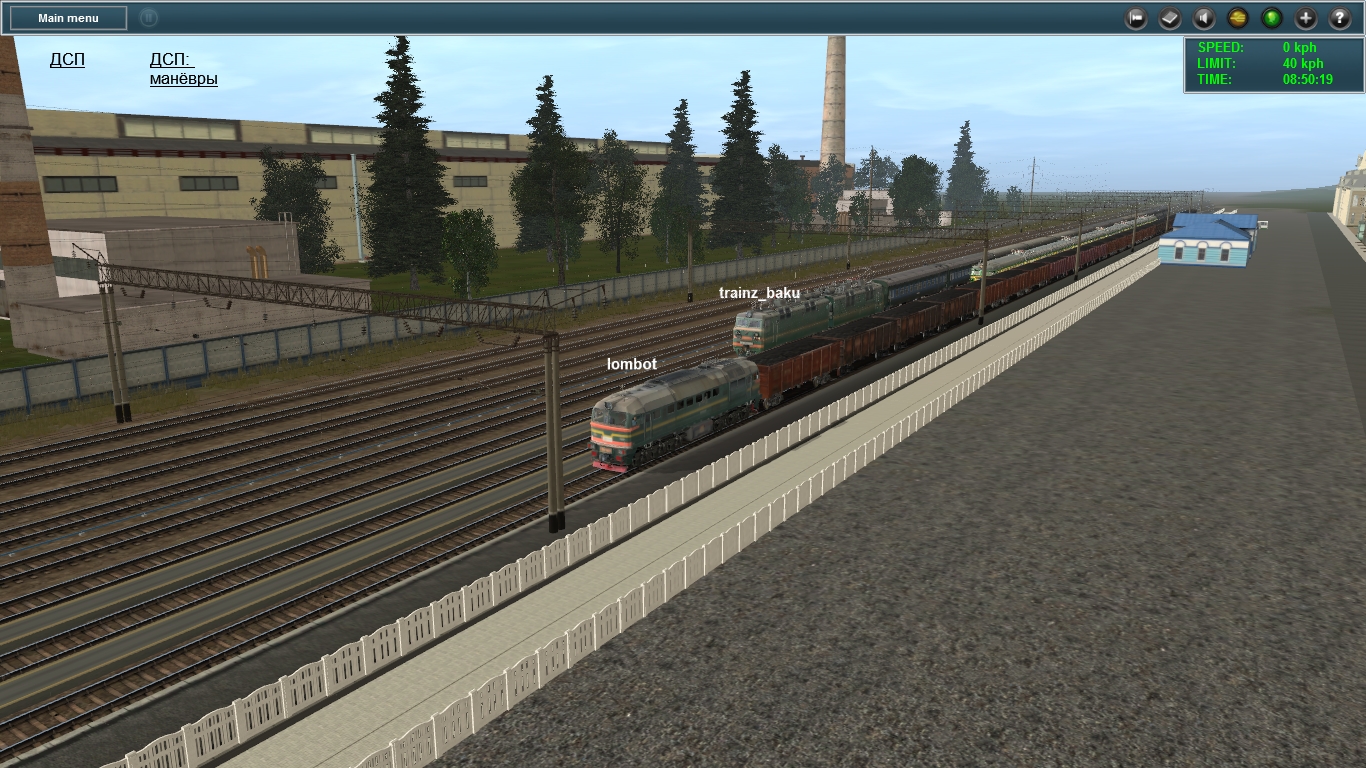Click the plus icon in top bar

click(x=1306, y=18)
